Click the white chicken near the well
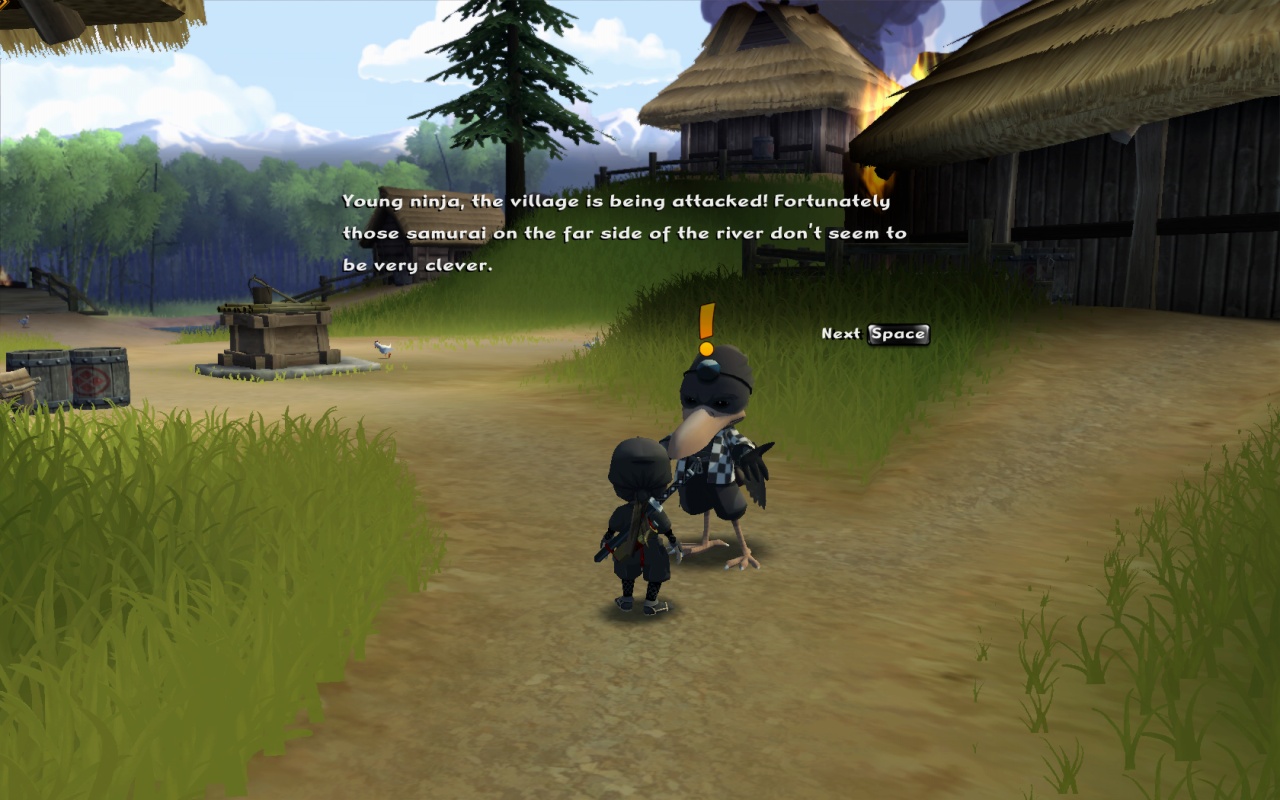 (383, 348)
